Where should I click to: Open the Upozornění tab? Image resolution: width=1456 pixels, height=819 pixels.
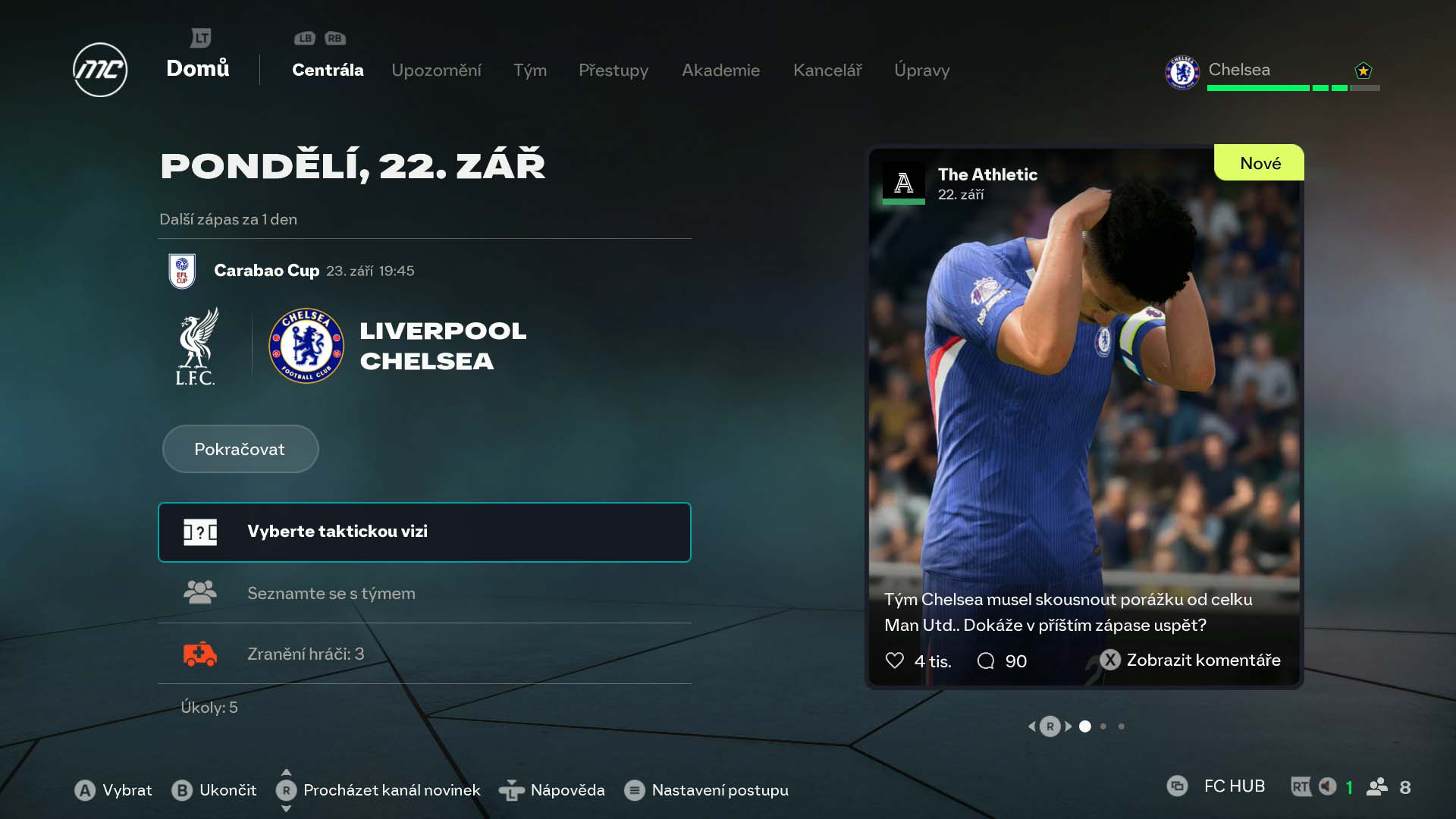point(436,71)
